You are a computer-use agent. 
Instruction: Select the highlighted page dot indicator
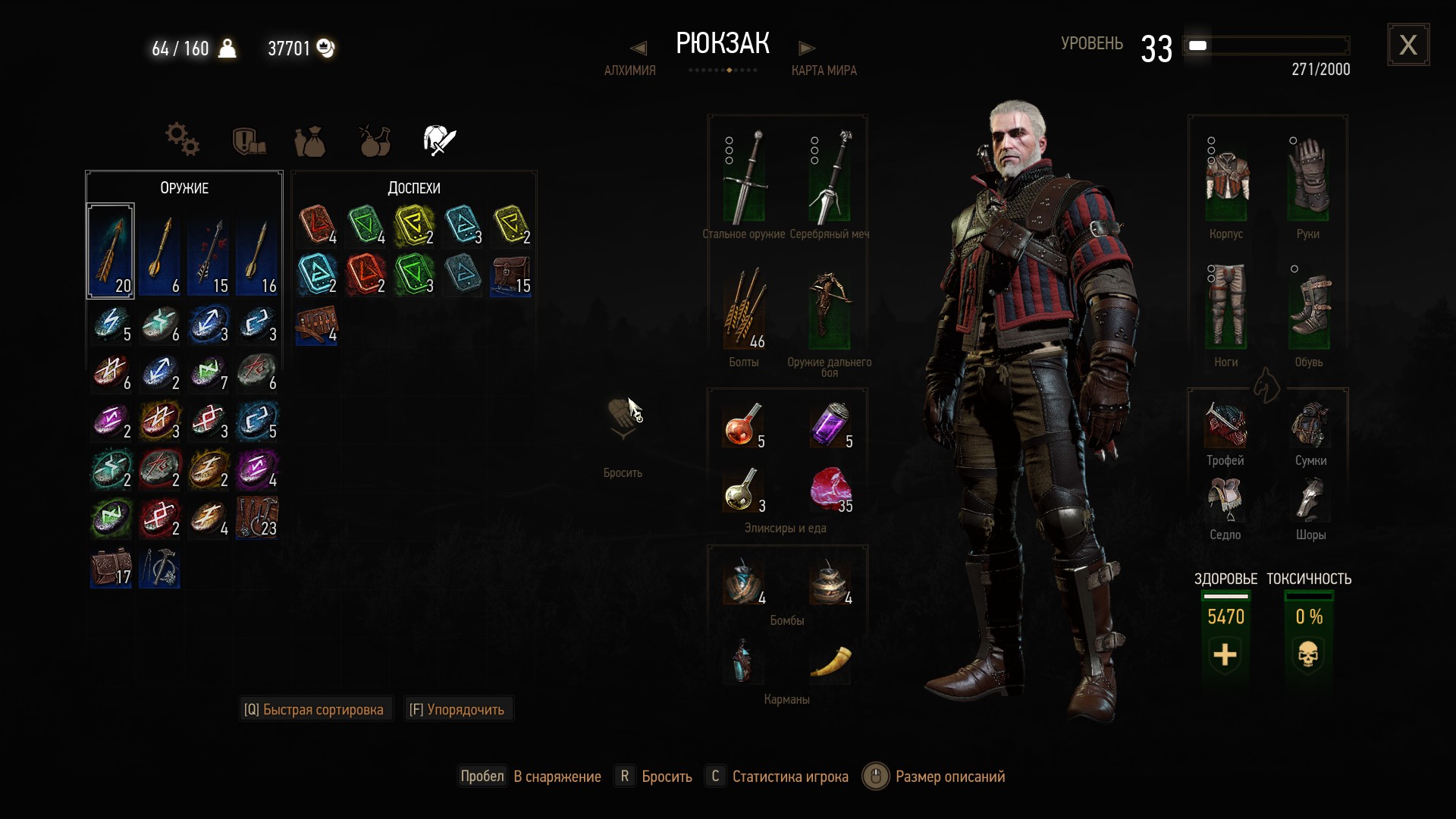729,69
